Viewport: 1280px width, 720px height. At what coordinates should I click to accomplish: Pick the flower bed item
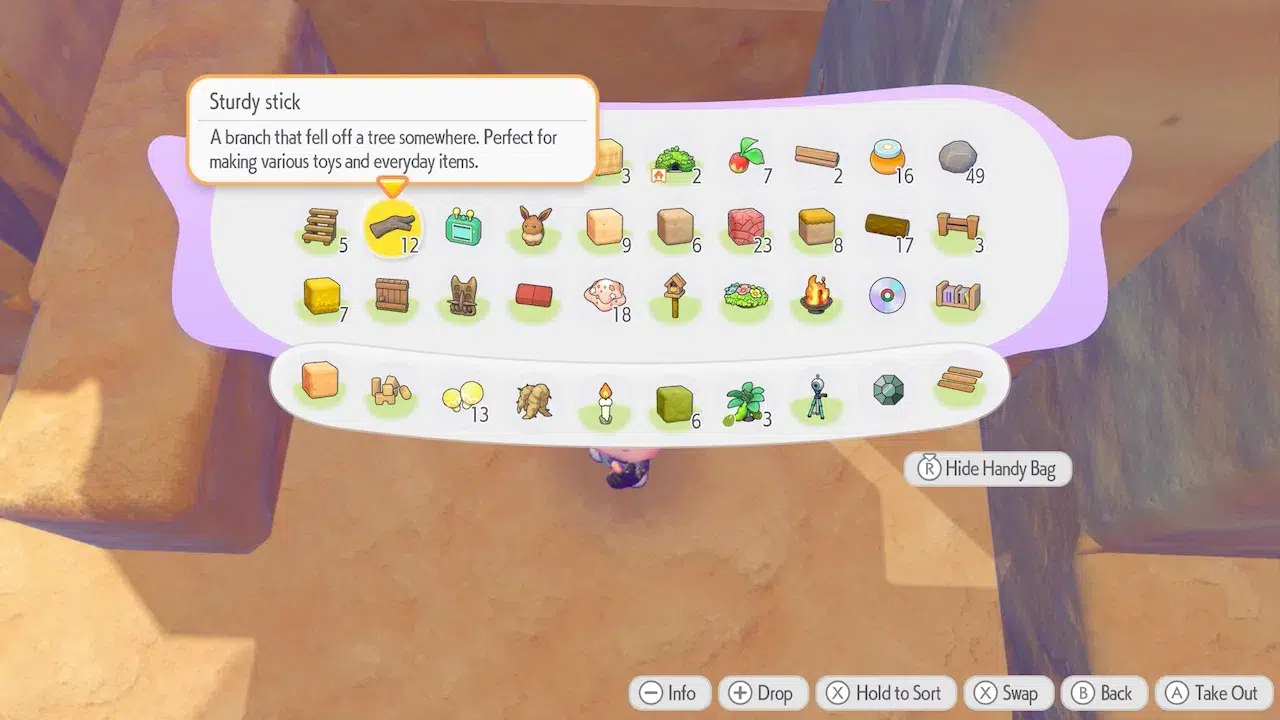[x=745, y=296]
